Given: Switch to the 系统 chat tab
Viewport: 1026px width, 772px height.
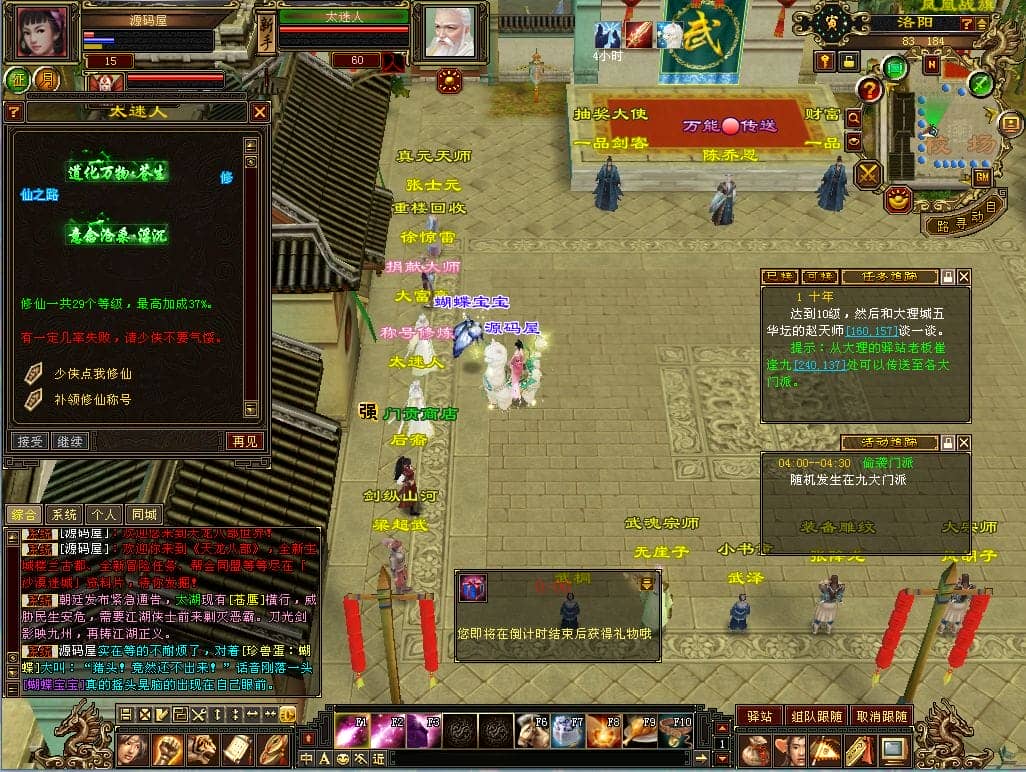Looking at the screenshot, I should (63, 514).
